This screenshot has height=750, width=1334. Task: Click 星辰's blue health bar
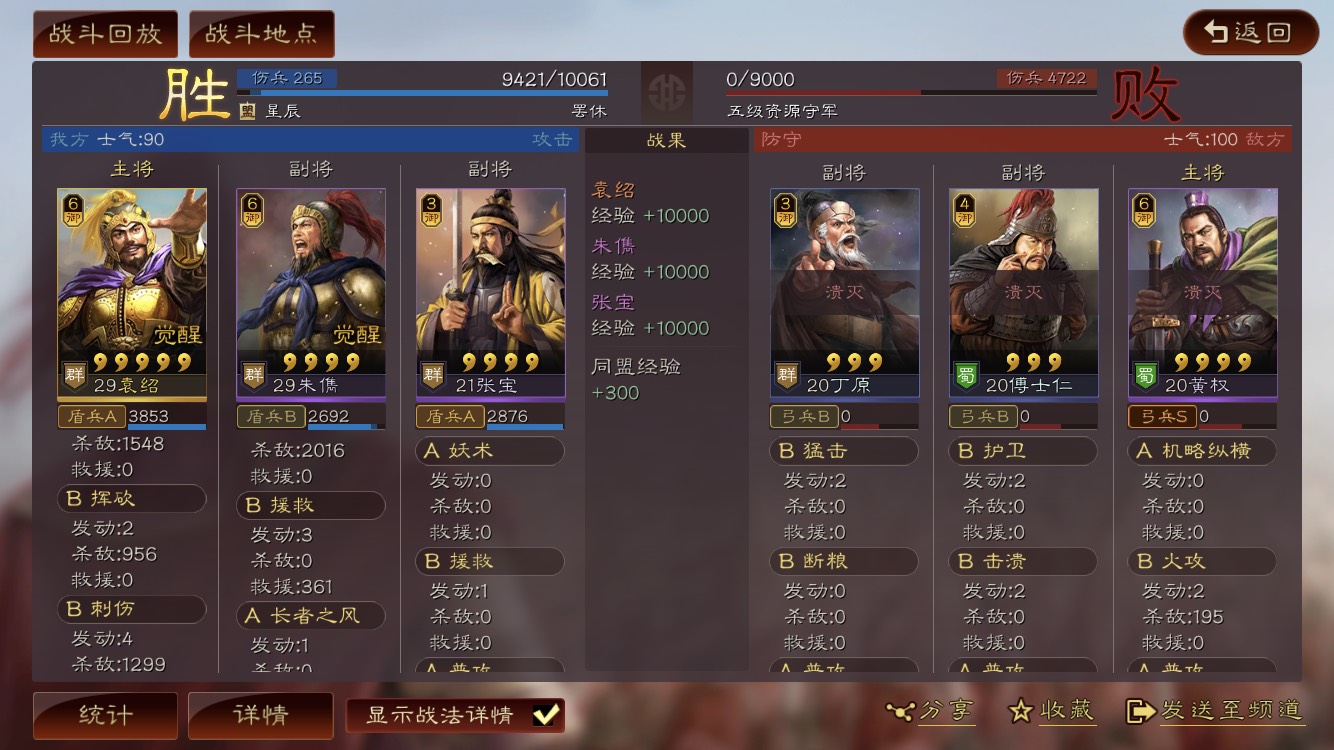pos(420,91)
